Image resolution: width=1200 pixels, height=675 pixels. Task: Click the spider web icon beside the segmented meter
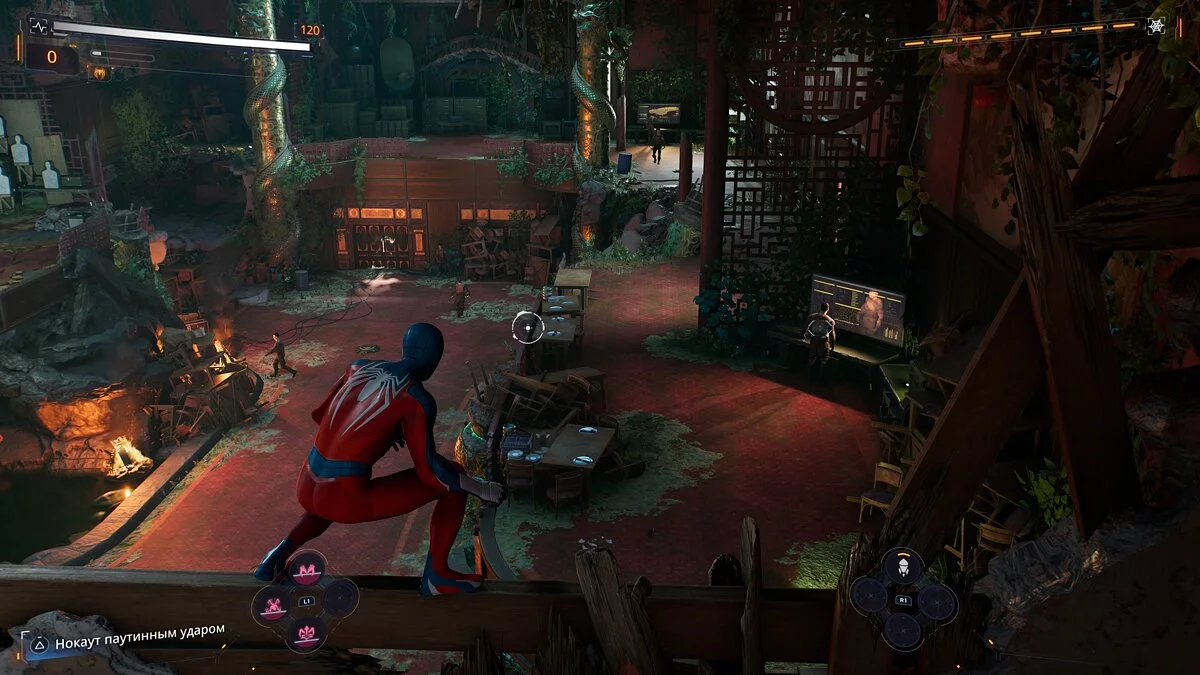click(1158, 26)
